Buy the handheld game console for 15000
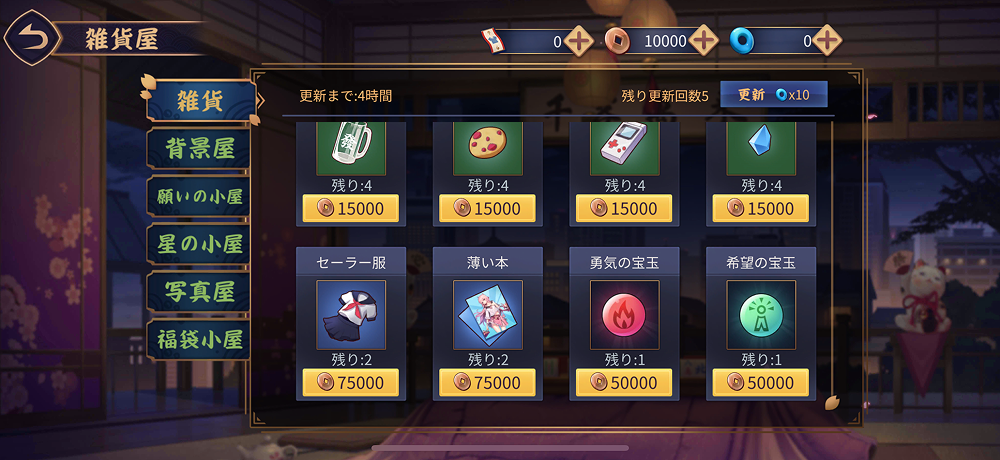The image size is (1000, 460). (624, 209)
